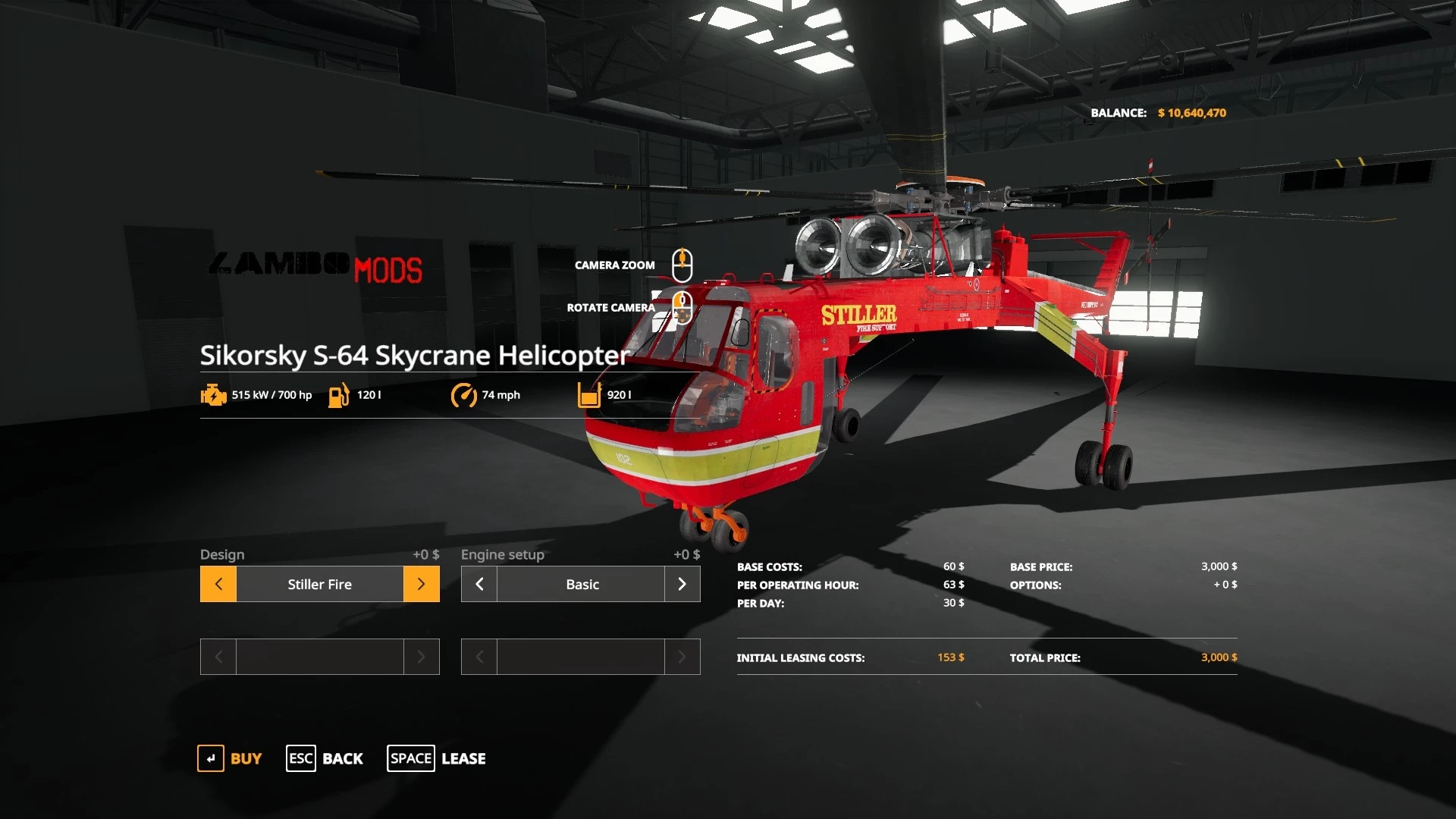Buy the Sikorsky S-64 Skycrane

[x=230, y=758]
